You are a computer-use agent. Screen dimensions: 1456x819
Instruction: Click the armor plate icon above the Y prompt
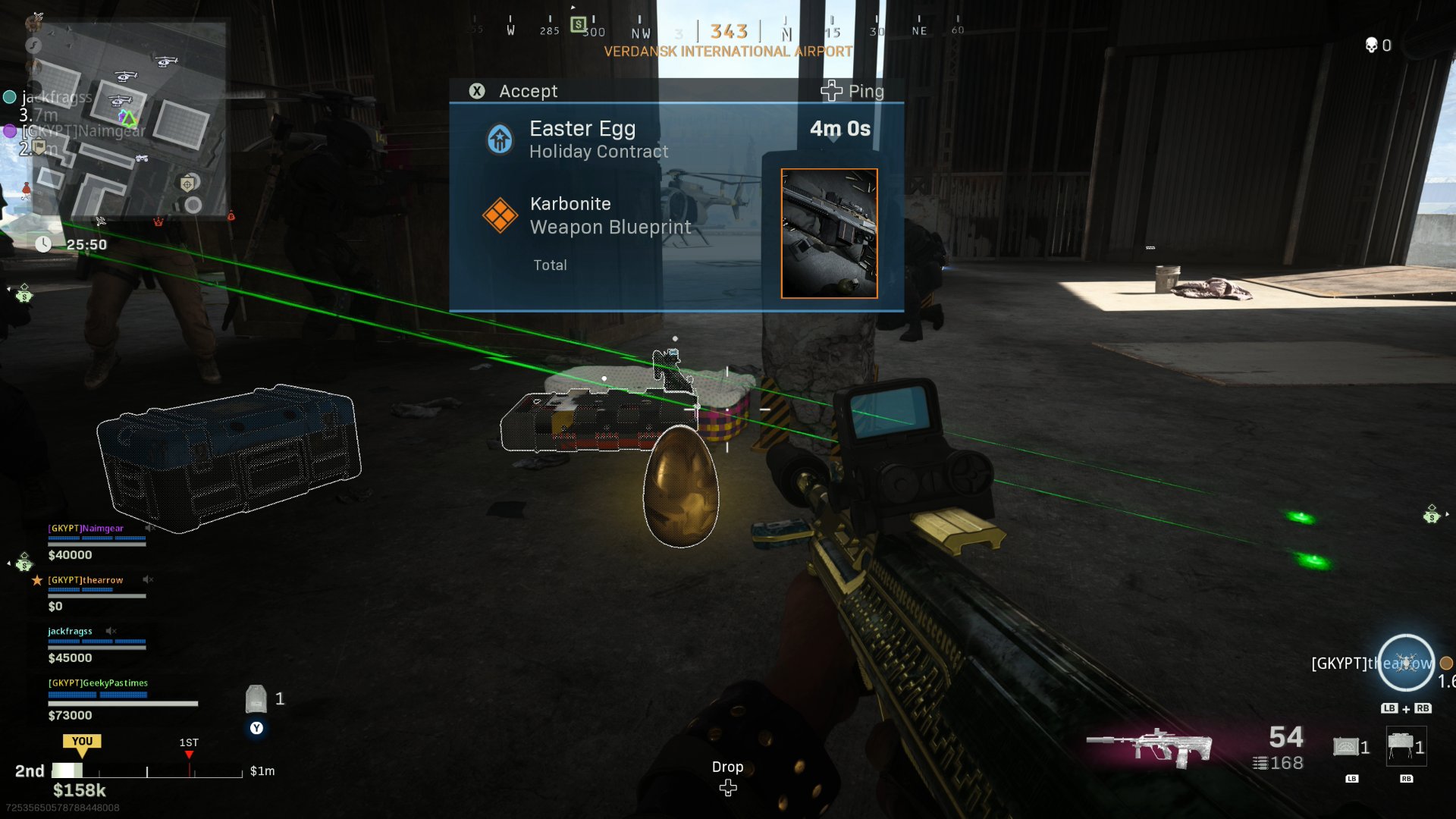point(257,698)
